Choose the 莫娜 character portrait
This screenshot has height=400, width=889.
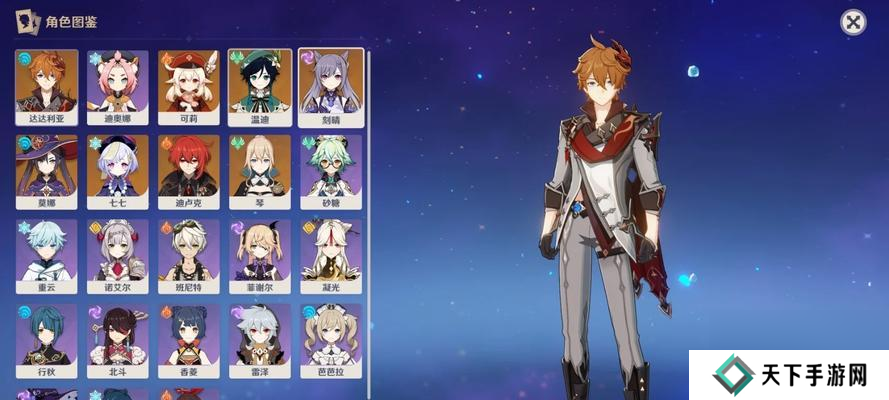point(47,172)
